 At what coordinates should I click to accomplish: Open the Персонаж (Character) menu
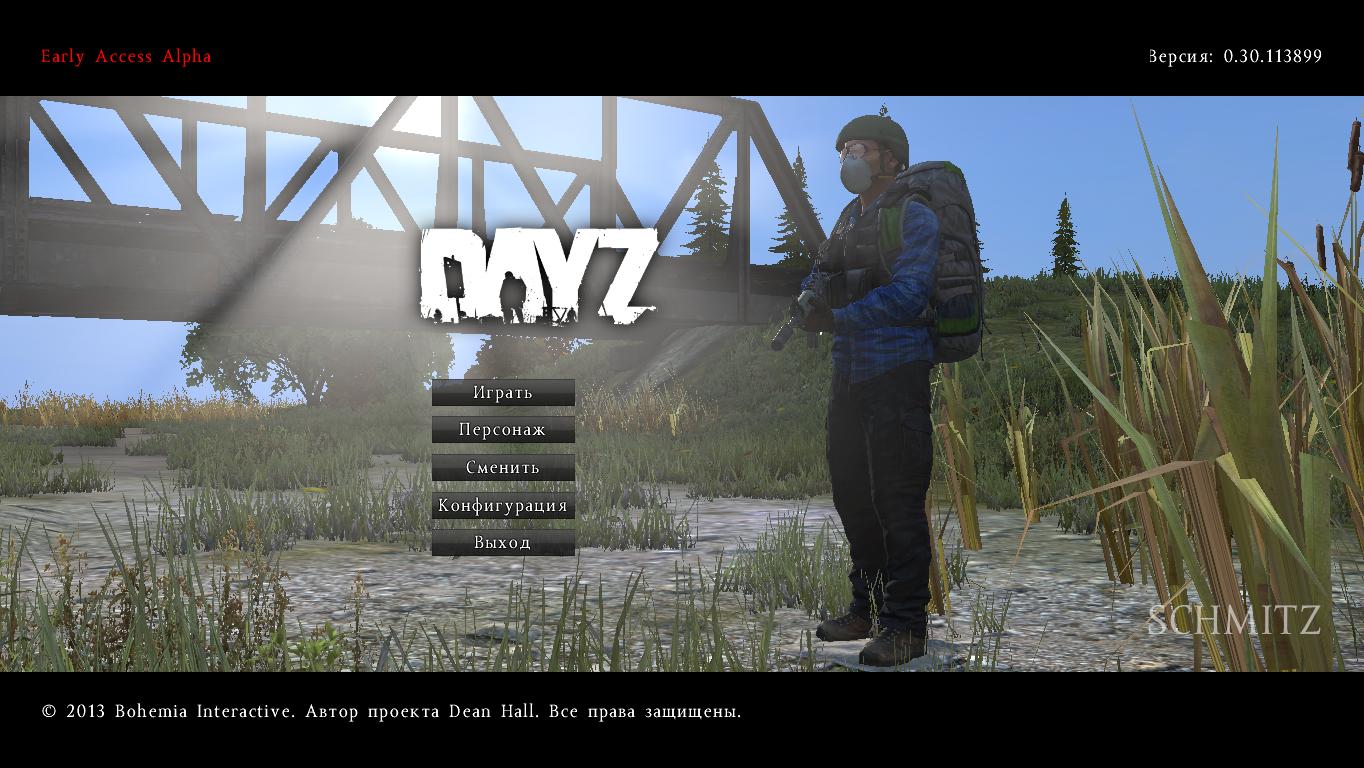click(x=503, y=430)
